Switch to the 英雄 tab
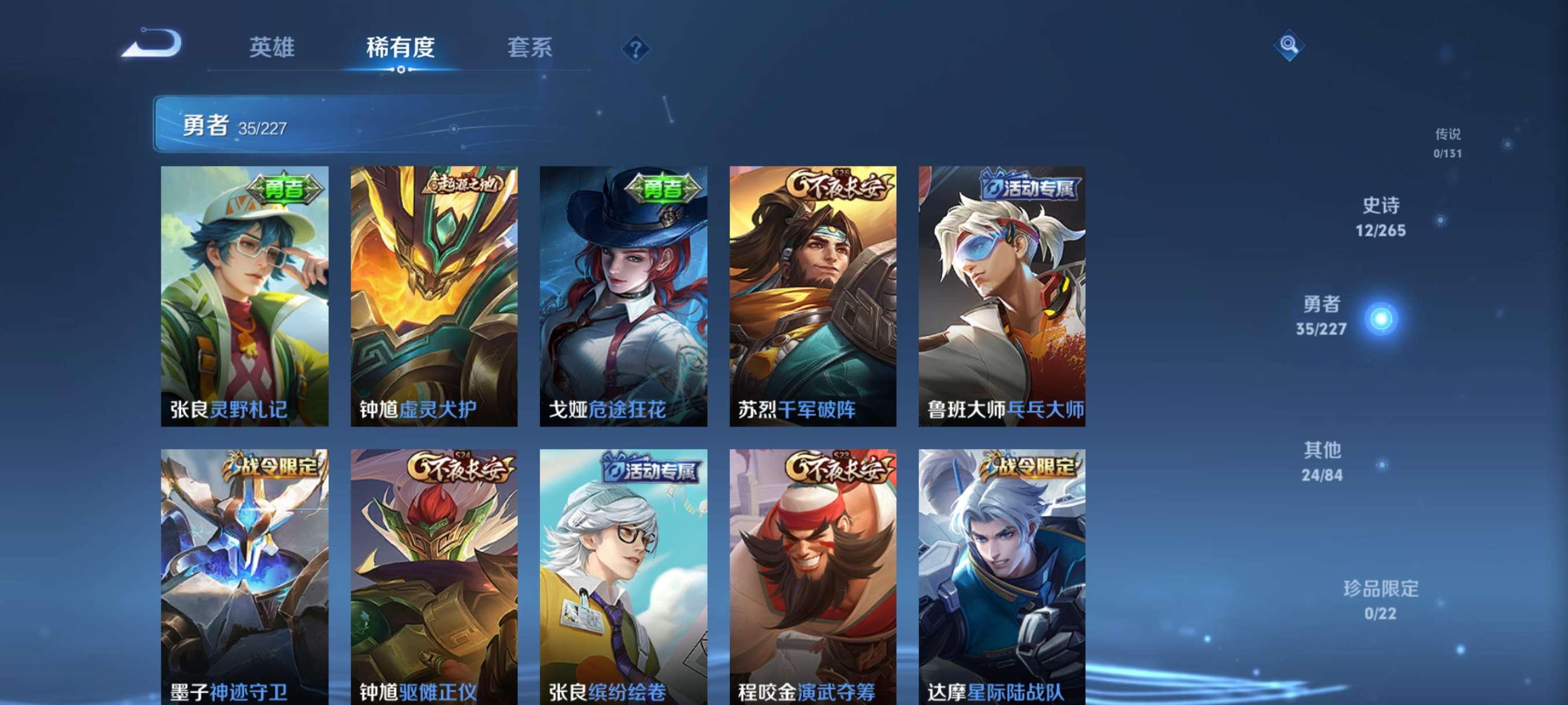Screen dimensions: 1568x705 pos(272,47)
